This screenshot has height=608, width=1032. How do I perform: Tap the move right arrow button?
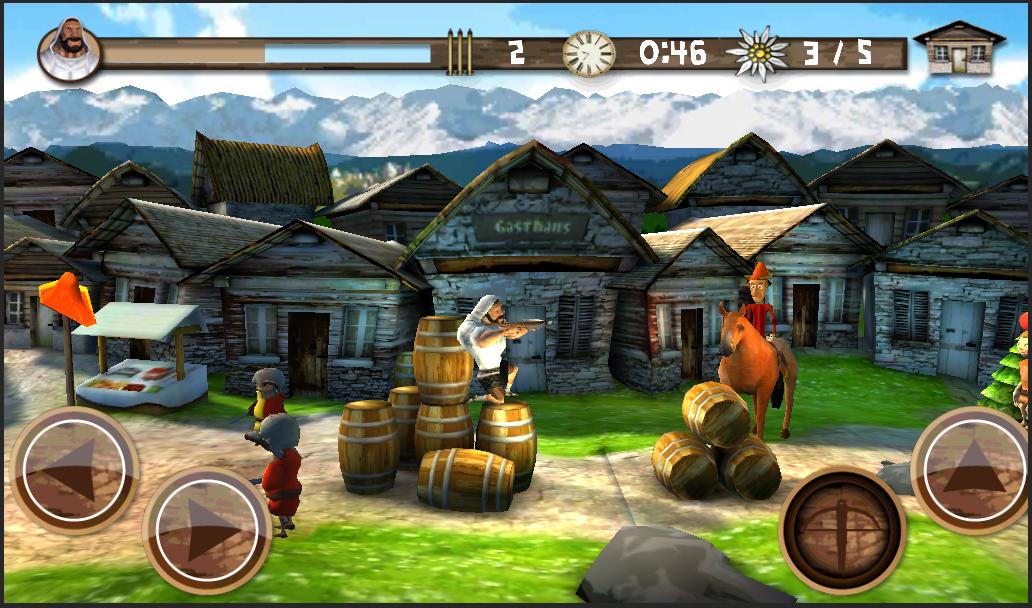(x=208, y=526)
